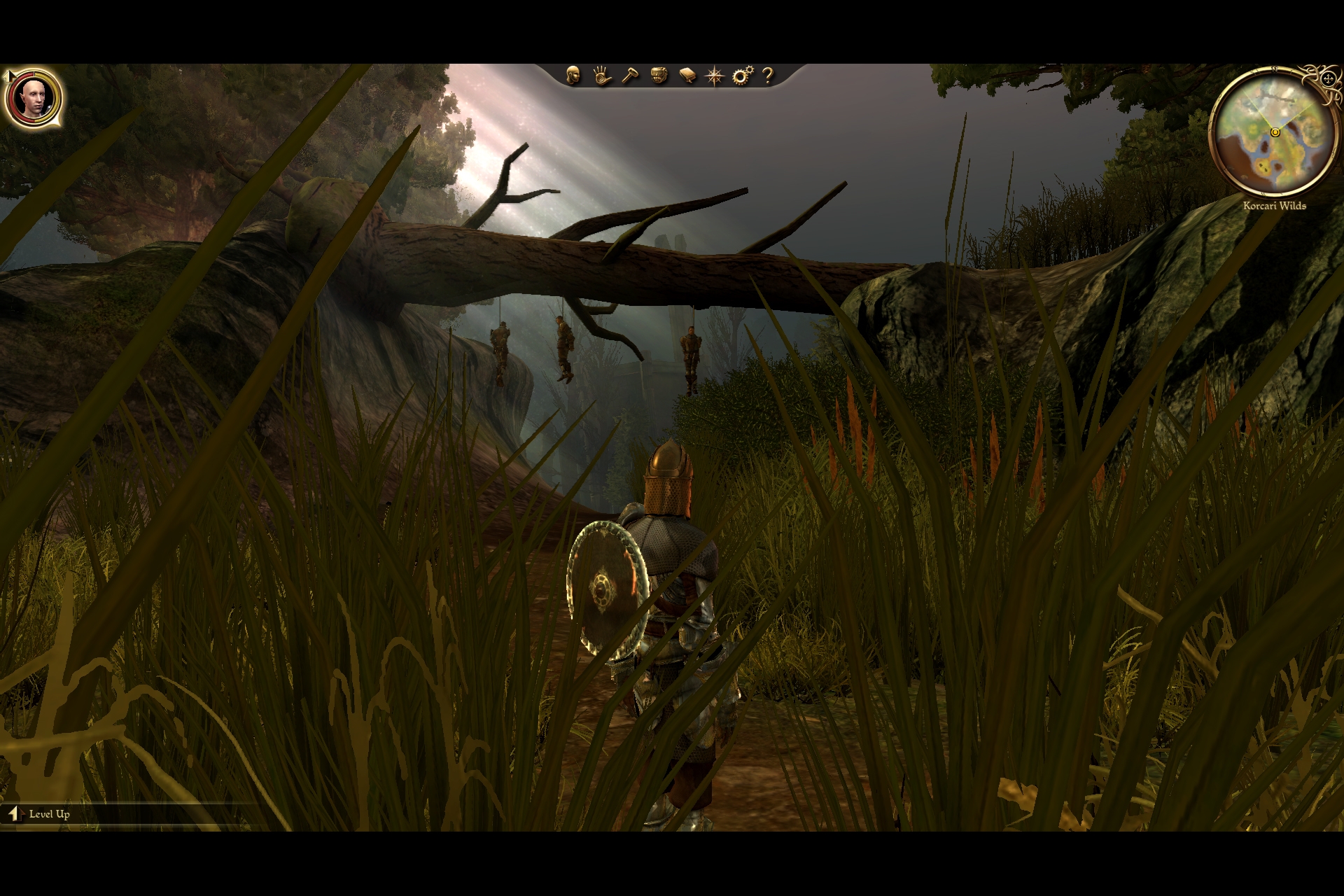Show the map via compass star icon
The height and width of the screenshot is (896, 1344).
coord(714,76)
